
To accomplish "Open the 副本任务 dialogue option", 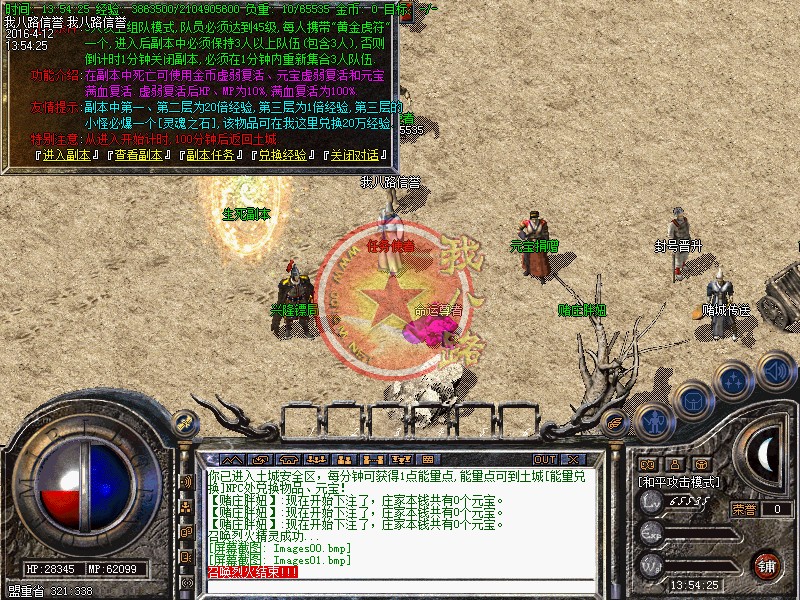I will 211,155.
